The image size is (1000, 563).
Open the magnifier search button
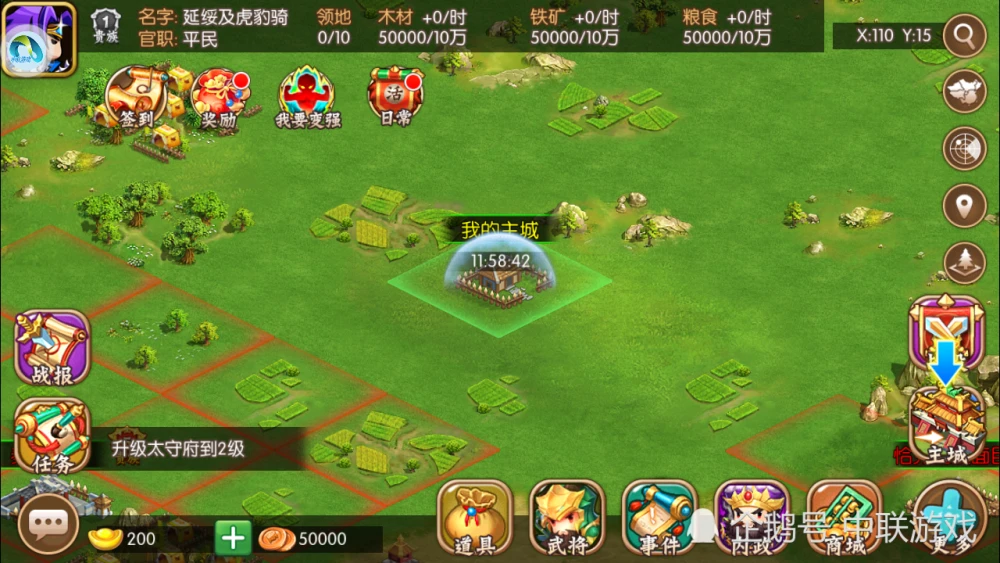[964, 37]
